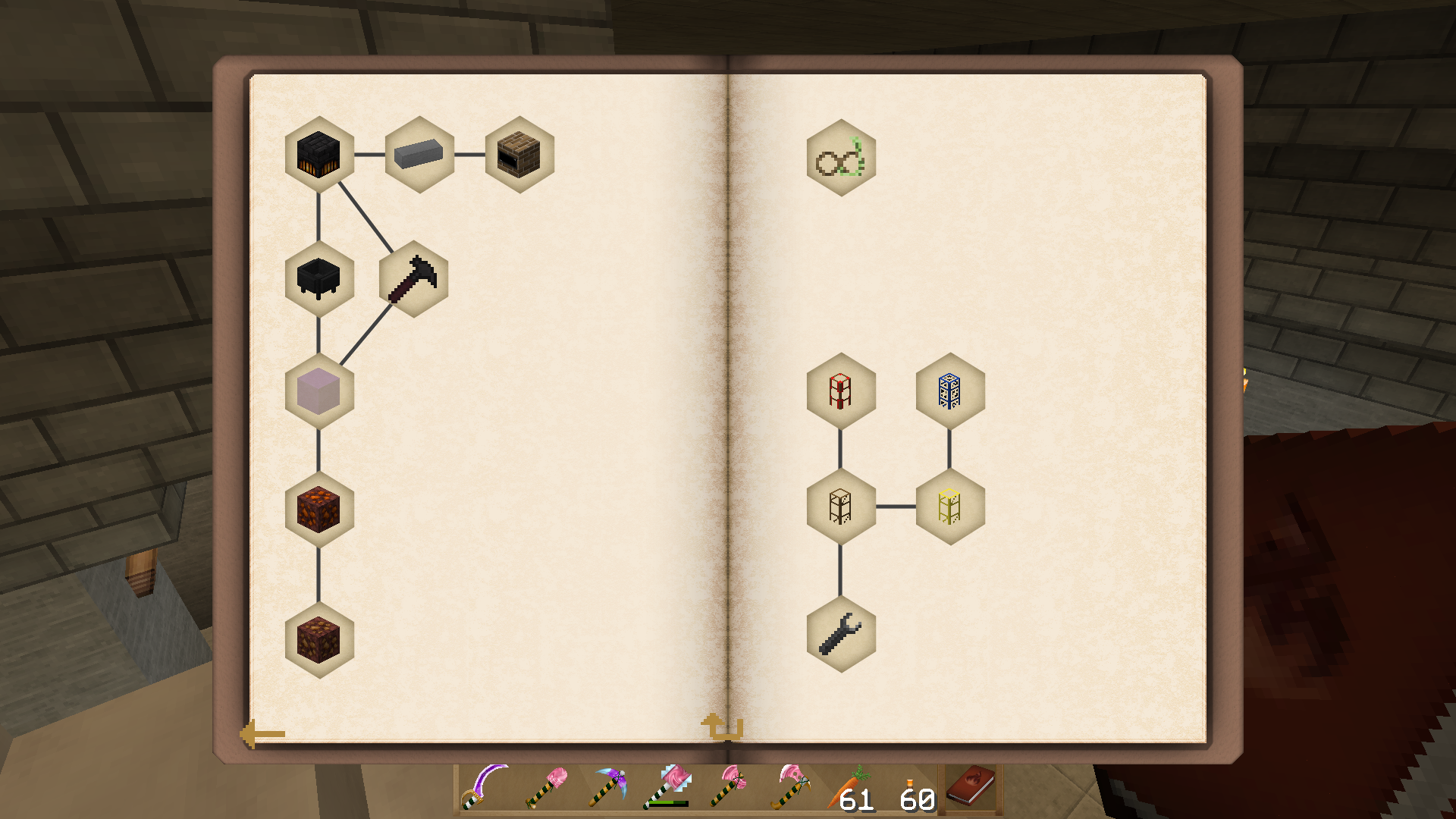The height and width of the screenshot is (819, 1456).
Task: Open the wooden brick furnace block entry
Action: point(519,155)
